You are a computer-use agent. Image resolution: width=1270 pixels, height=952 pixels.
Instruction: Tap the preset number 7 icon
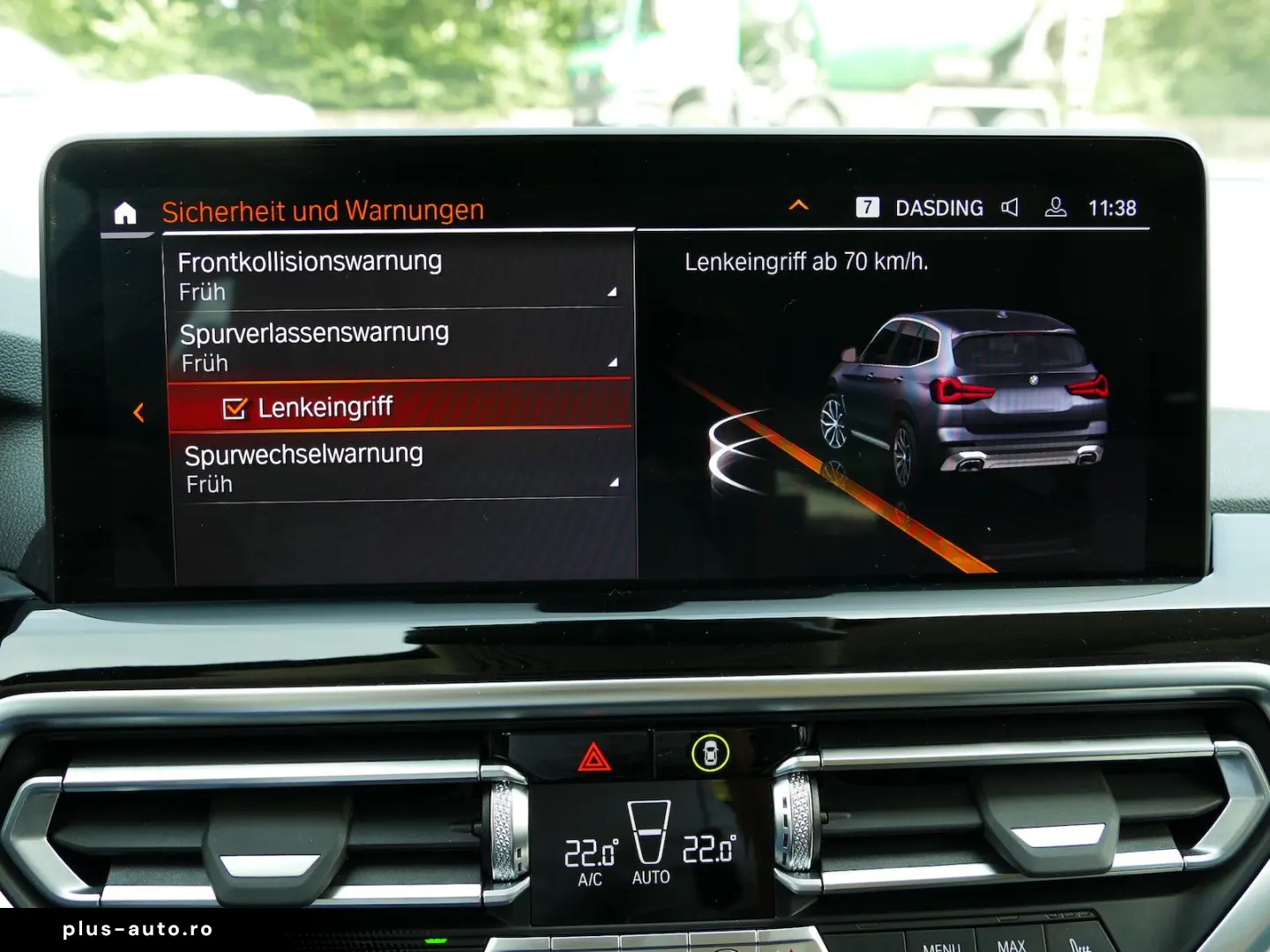[x=868, y=207]
